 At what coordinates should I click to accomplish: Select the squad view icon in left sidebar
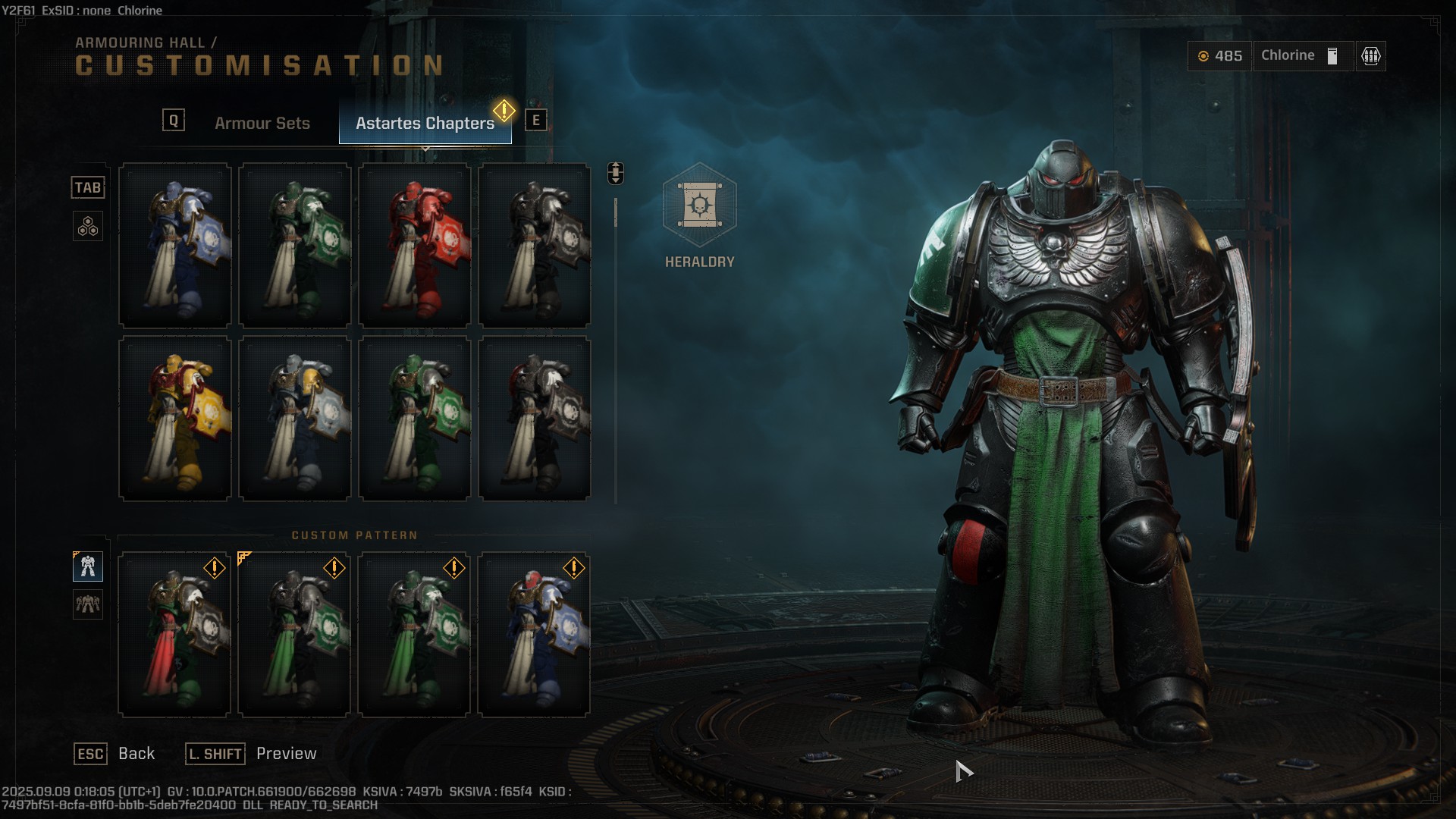tap(88, 606)
